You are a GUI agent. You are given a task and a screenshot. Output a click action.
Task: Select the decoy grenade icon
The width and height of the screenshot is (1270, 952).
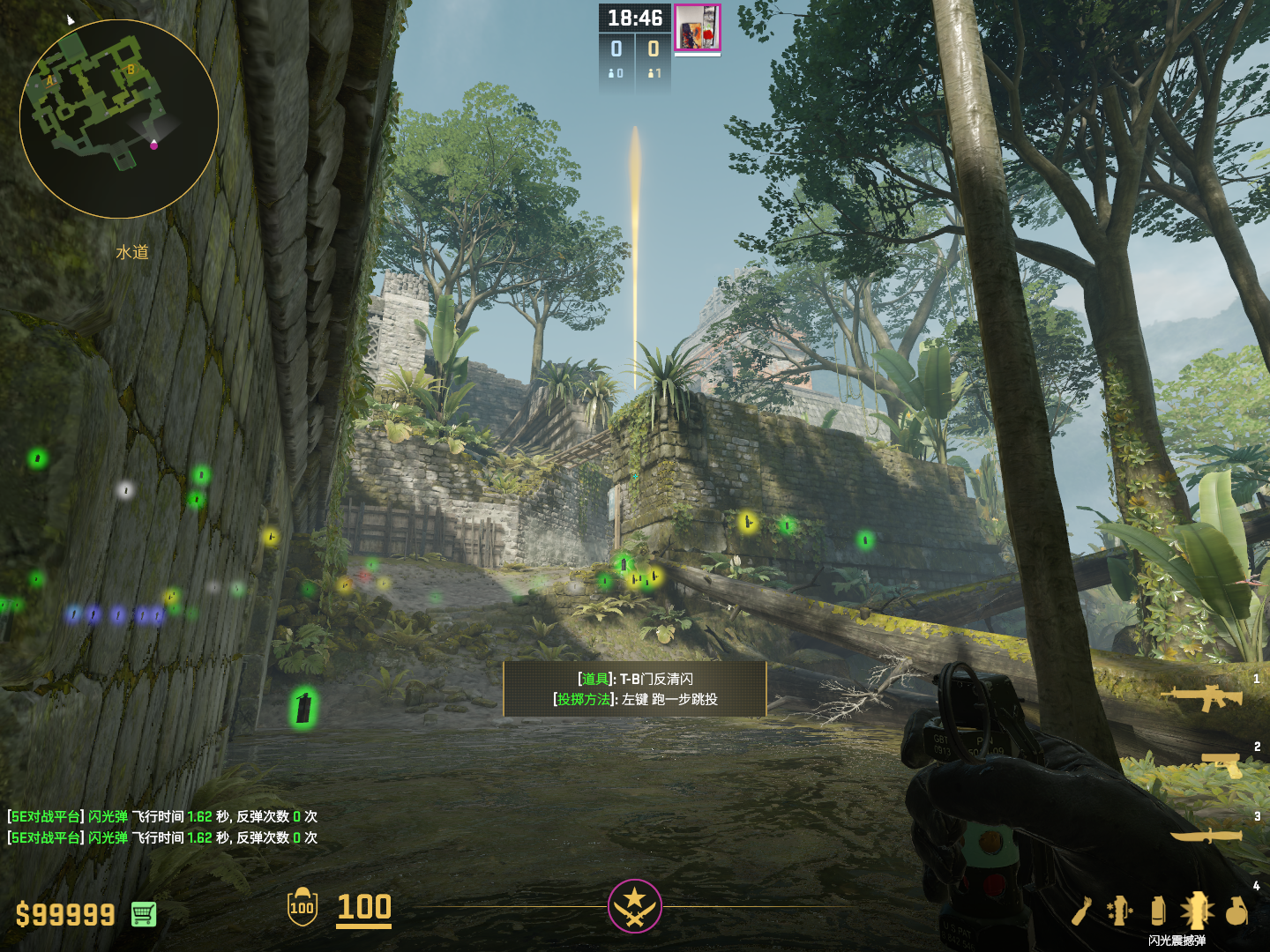coord(1119,911)
